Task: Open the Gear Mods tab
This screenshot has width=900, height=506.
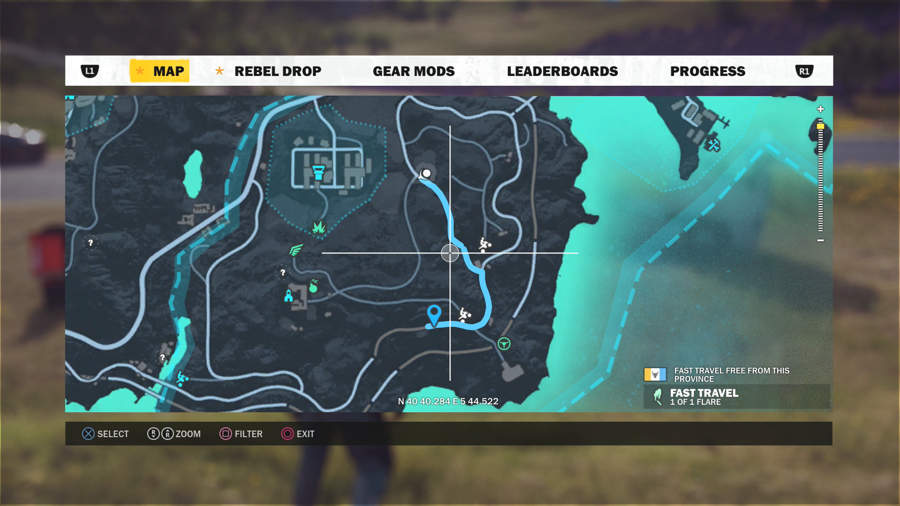Action: [413, 71]
